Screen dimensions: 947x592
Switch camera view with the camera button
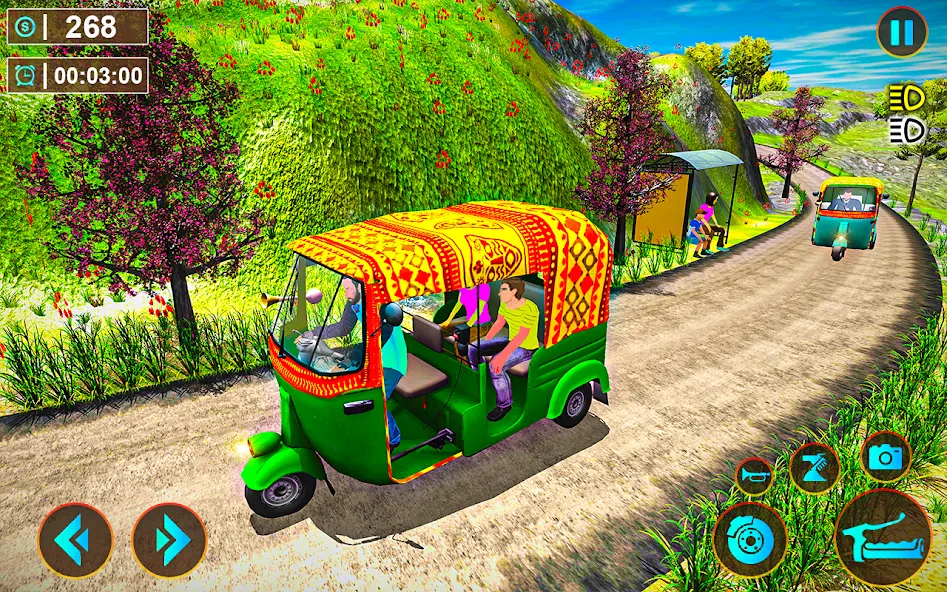coord(885,457)
